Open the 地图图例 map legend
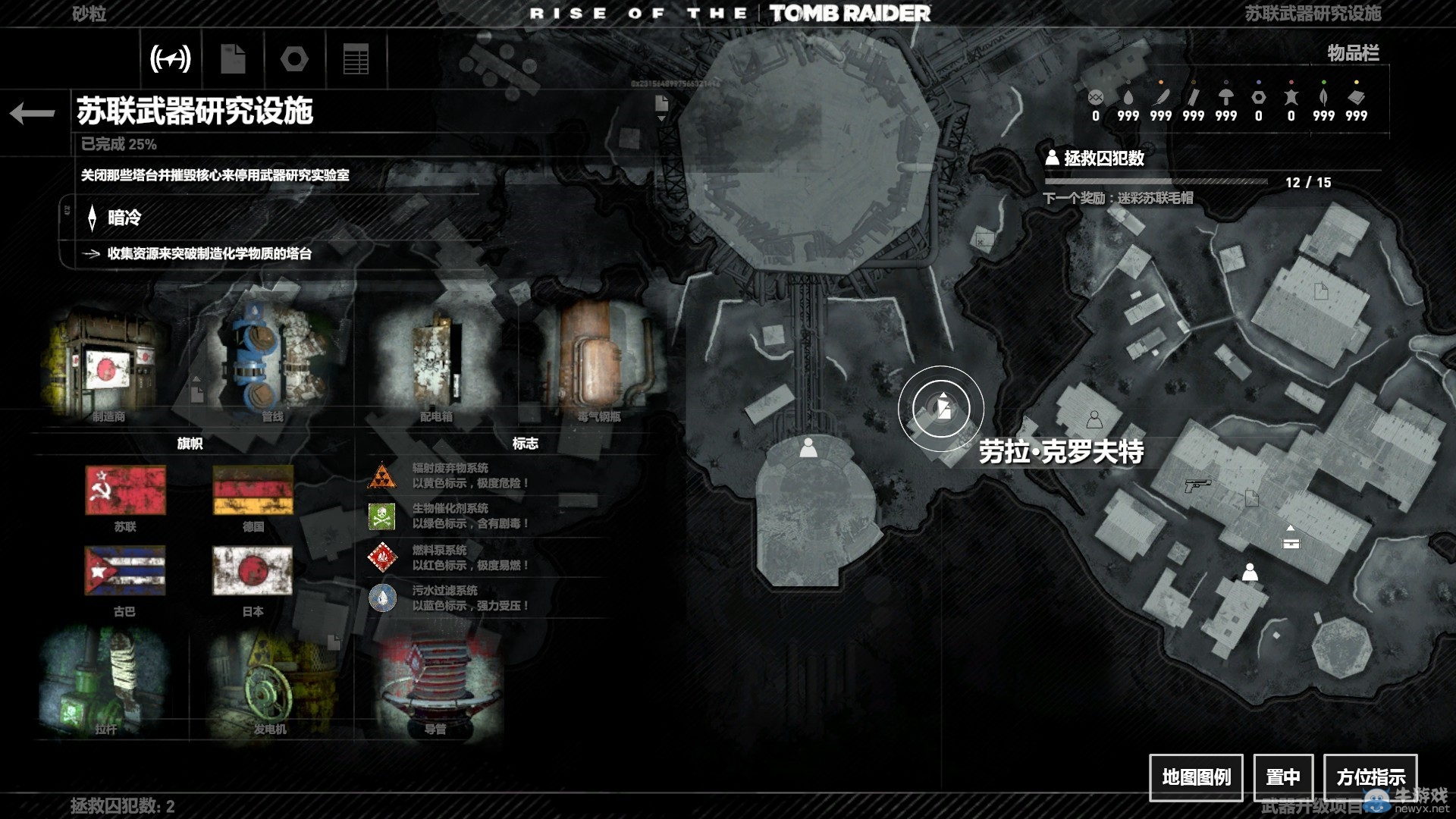The image size is (1456, 819). coord(1196,777)
